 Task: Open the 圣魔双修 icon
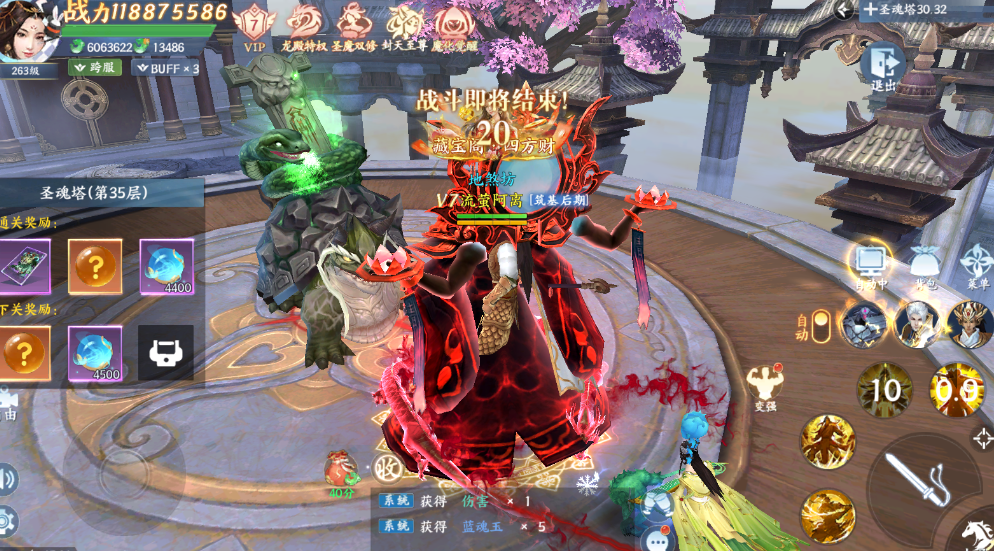352,24
